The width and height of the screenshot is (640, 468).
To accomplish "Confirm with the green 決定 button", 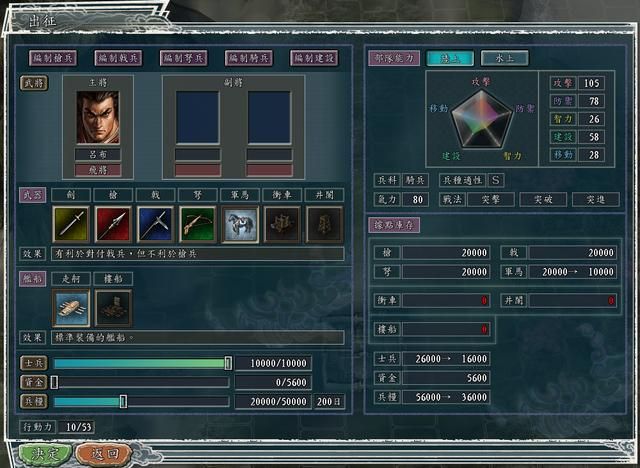I will (x=45, y=453).
